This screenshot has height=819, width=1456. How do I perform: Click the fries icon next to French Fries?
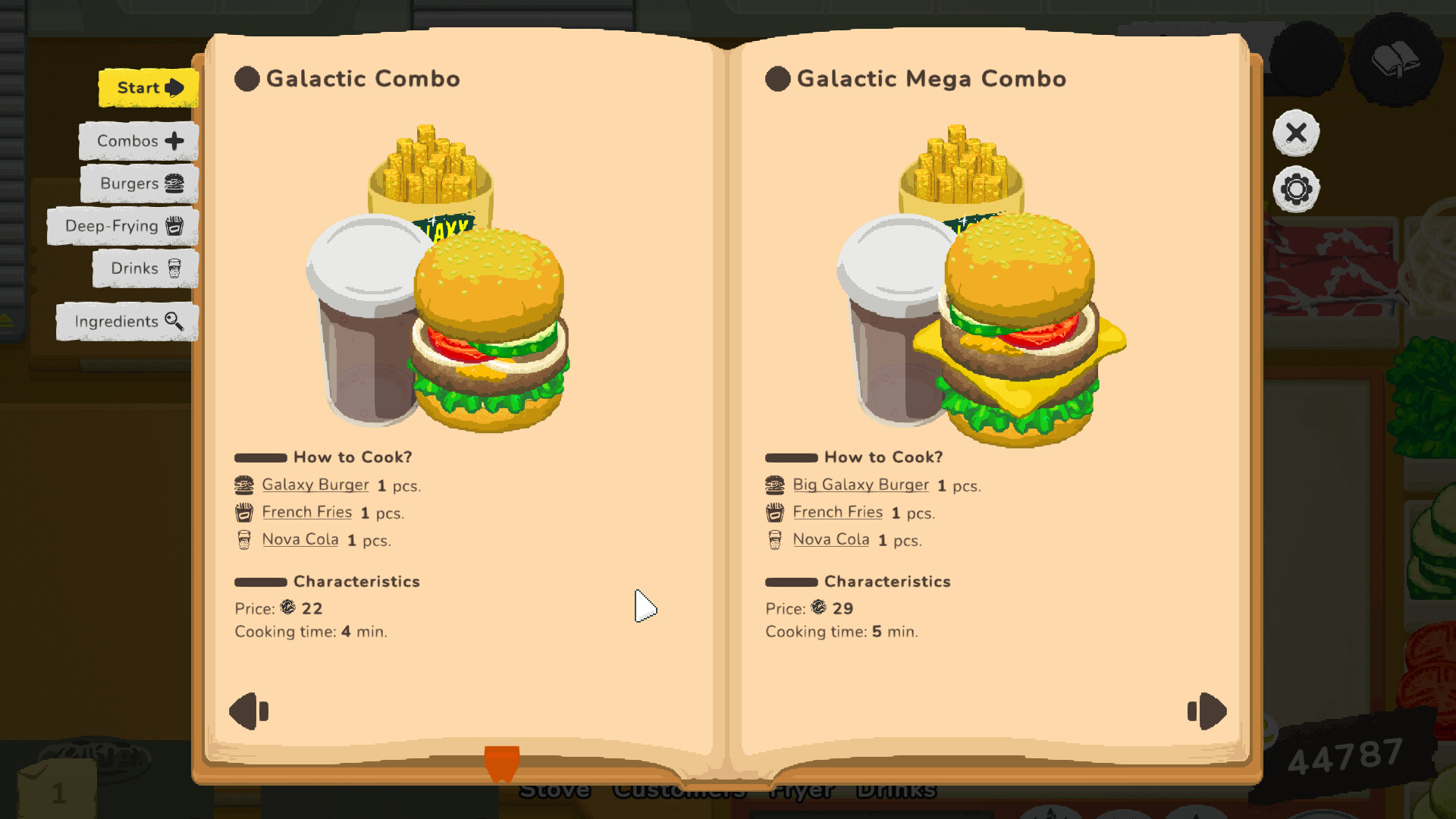click(243, 512)
